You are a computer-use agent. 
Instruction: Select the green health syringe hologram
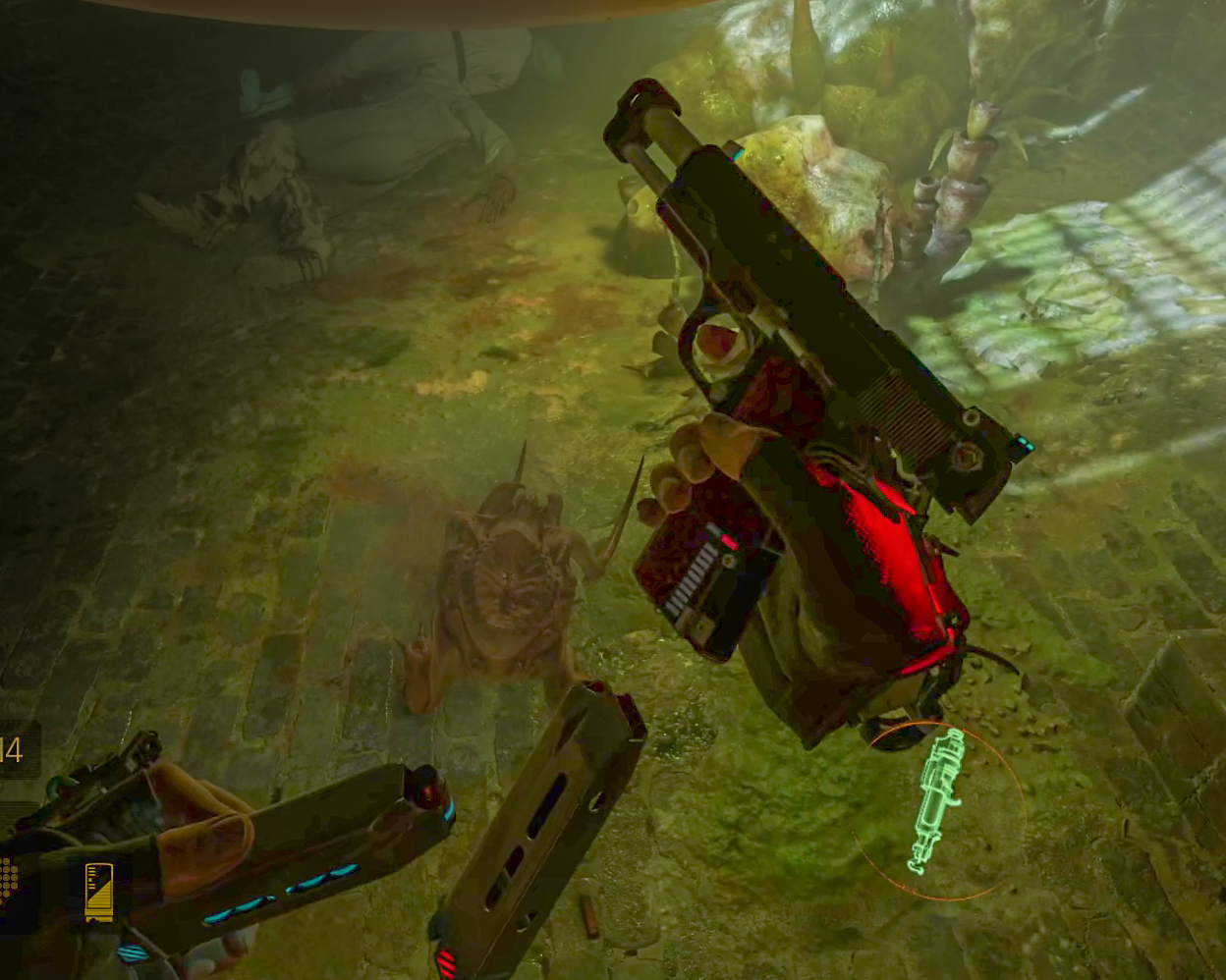pyautogui.click(x=934, y=799)
